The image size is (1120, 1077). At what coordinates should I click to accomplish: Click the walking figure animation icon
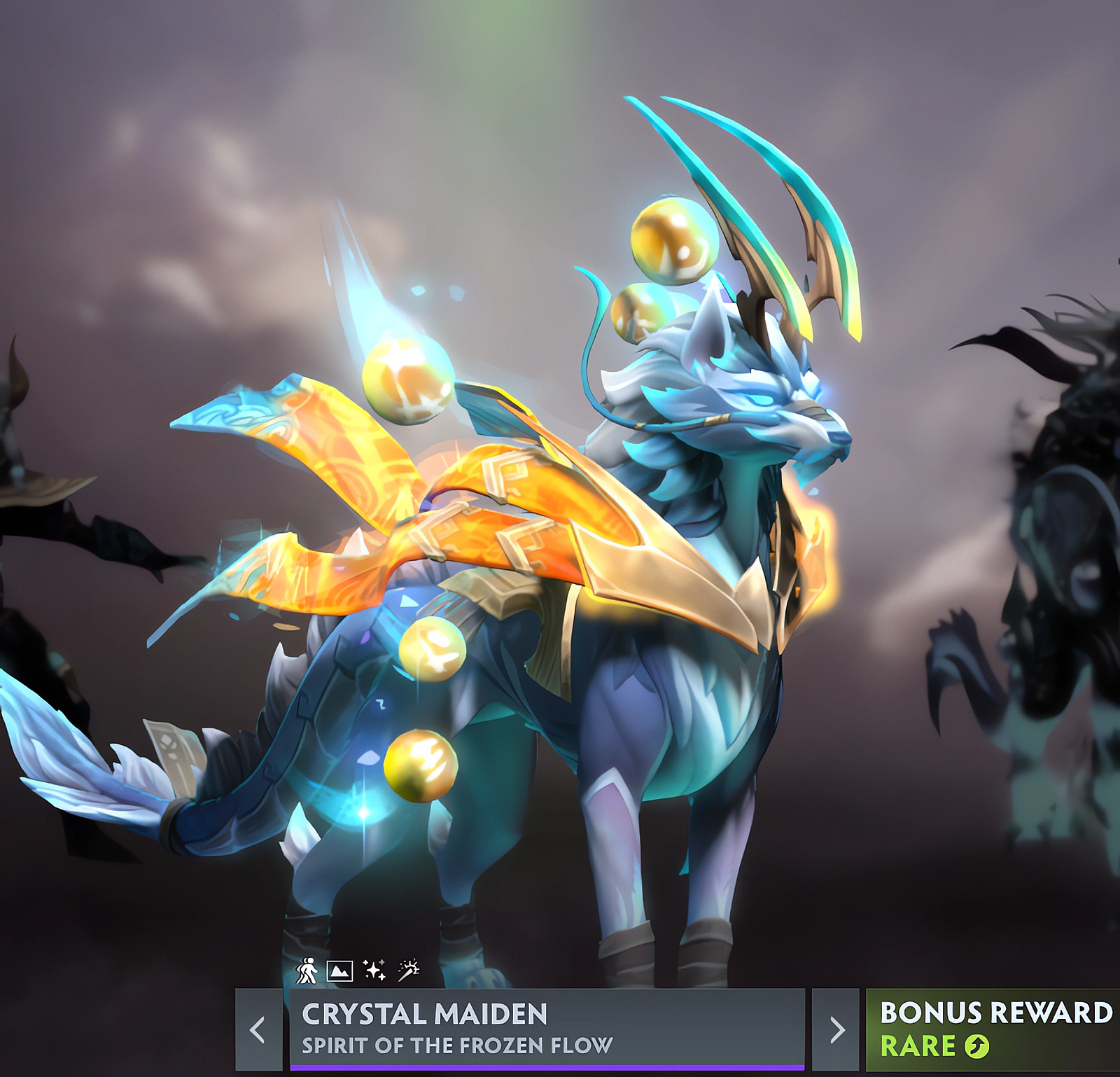(306, 971)
